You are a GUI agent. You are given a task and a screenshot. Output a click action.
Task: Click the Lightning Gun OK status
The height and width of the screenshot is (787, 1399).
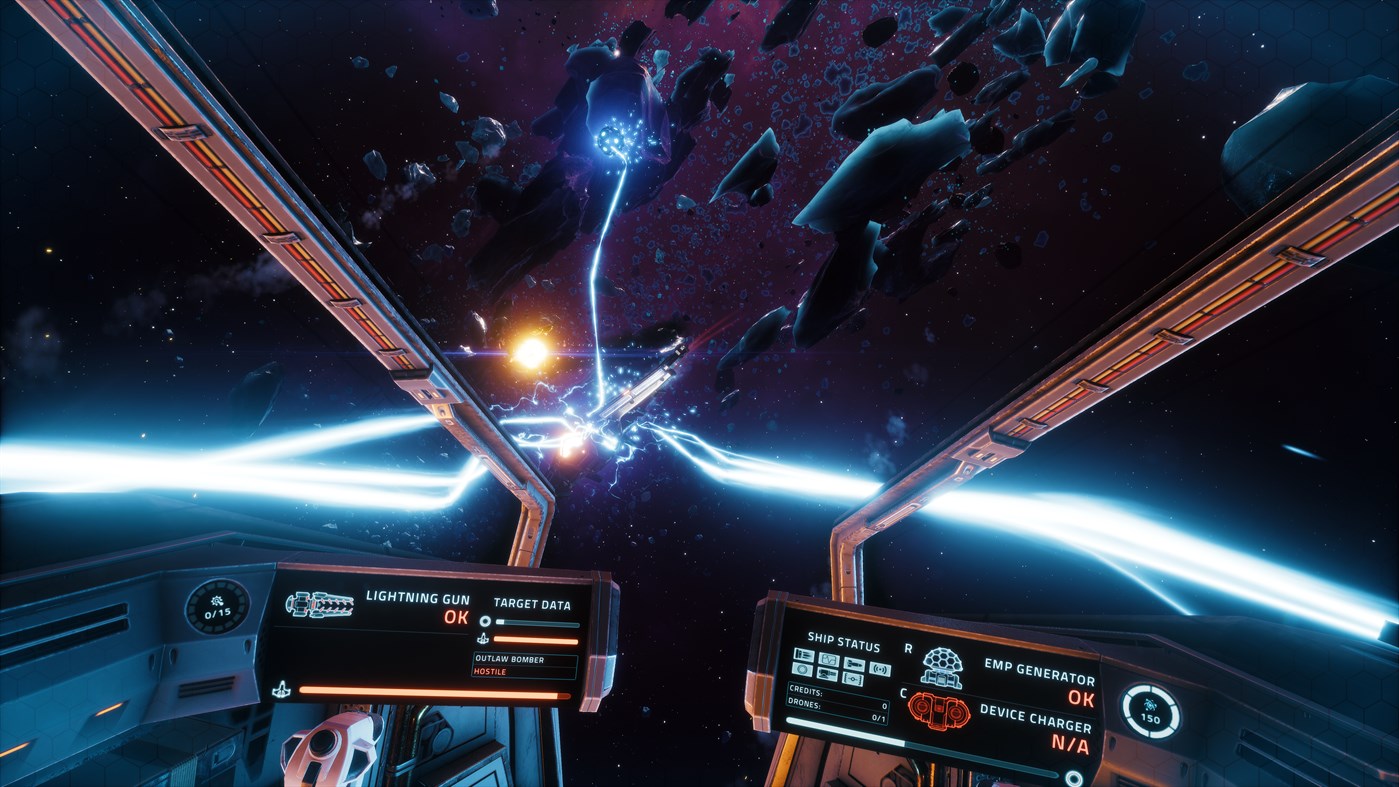click(455, 618)
